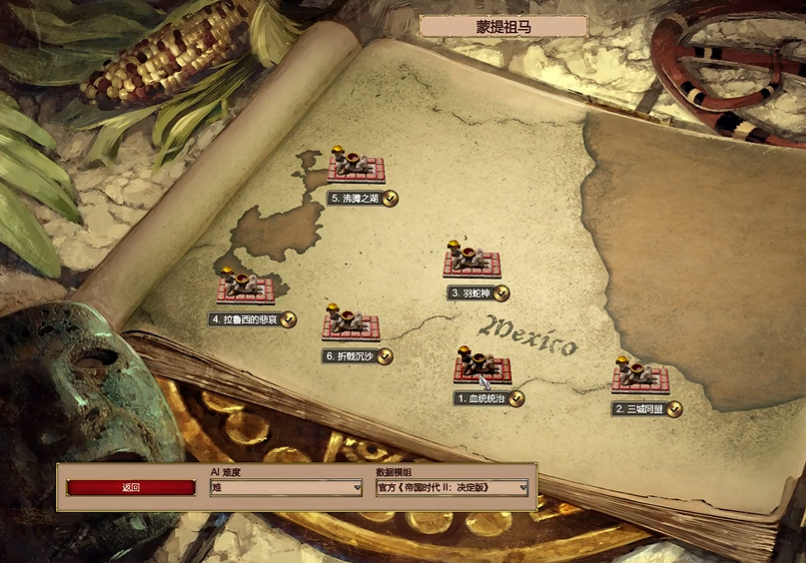806x563 pixels.
Task: Choose mission 2. 三城同盟
Action: point(640,378)
